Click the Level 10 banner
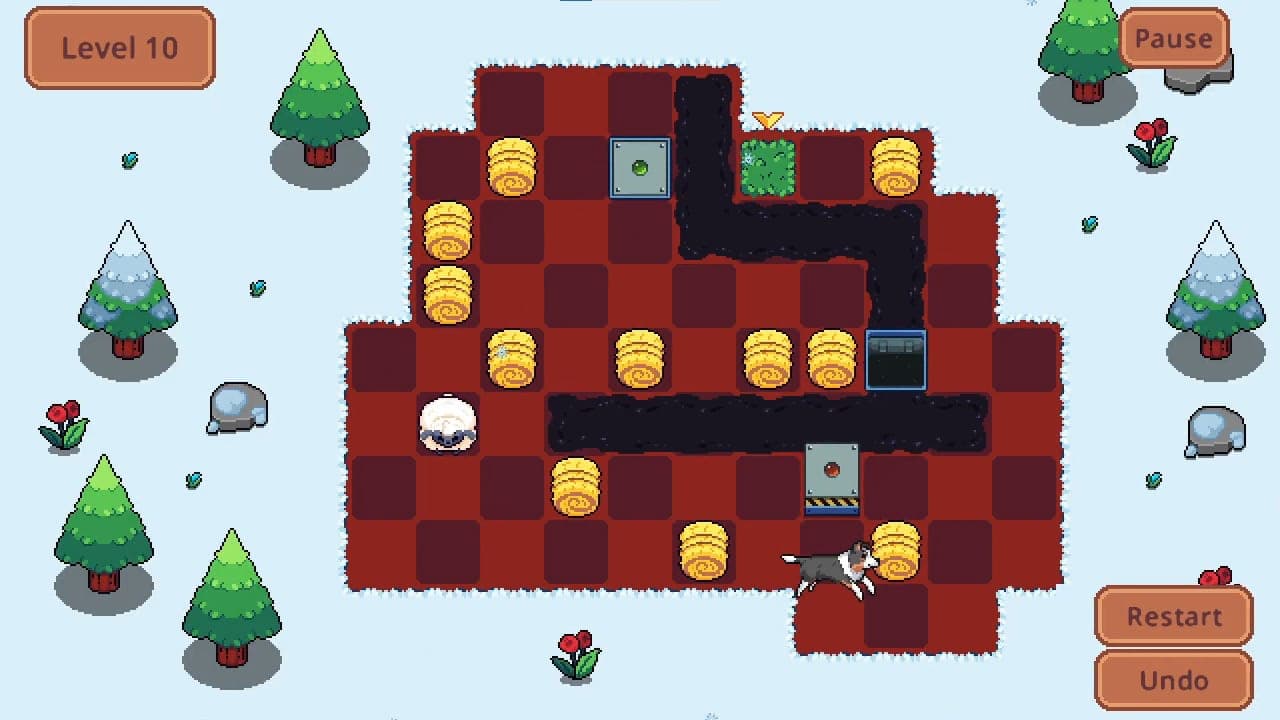The image size is (1280, 720). click(x=118, y=47)
